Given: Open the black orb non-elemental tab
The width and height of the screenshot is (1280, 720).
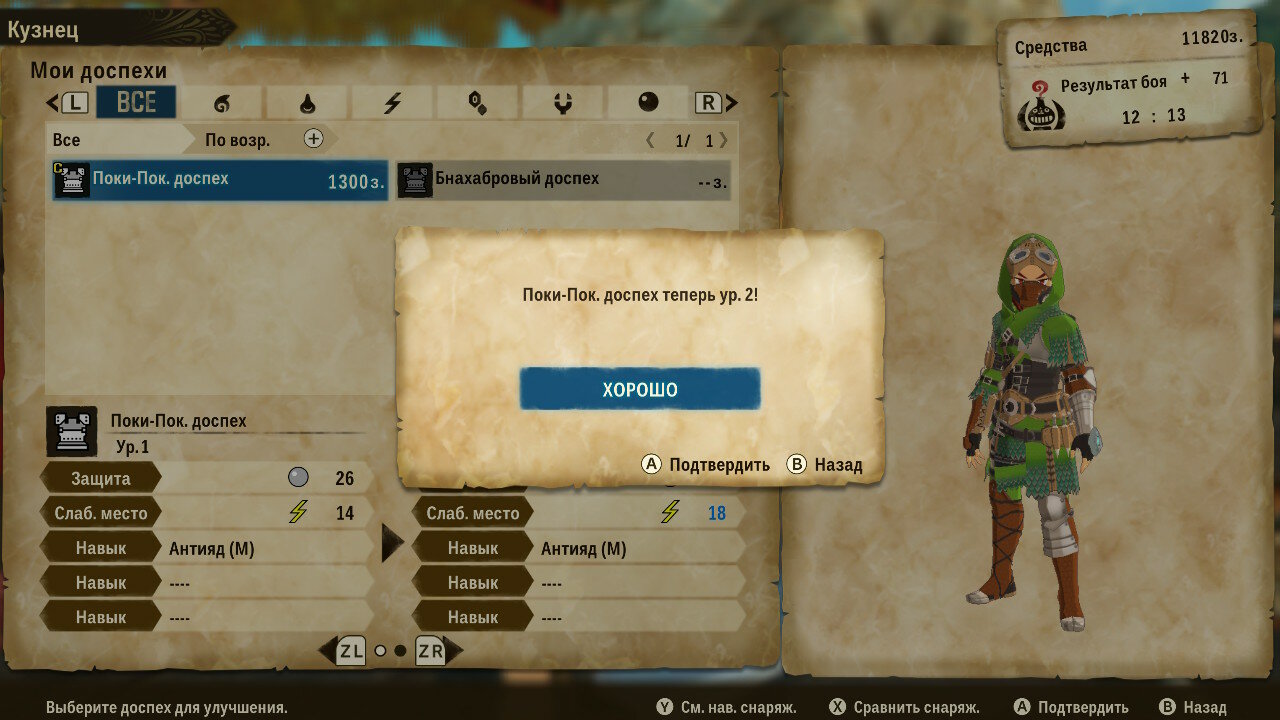Looking at the screenshot, I should (648, 102).
